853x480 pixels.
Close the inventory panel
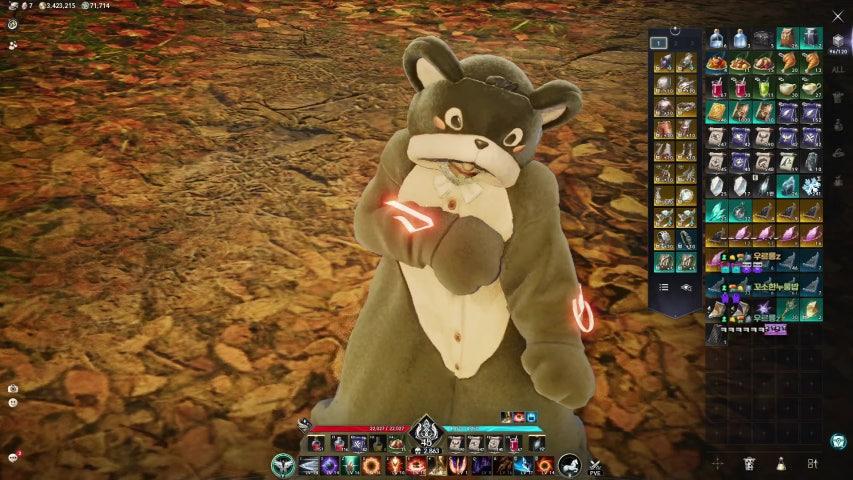pyautogui.click(x=837, y=16)
